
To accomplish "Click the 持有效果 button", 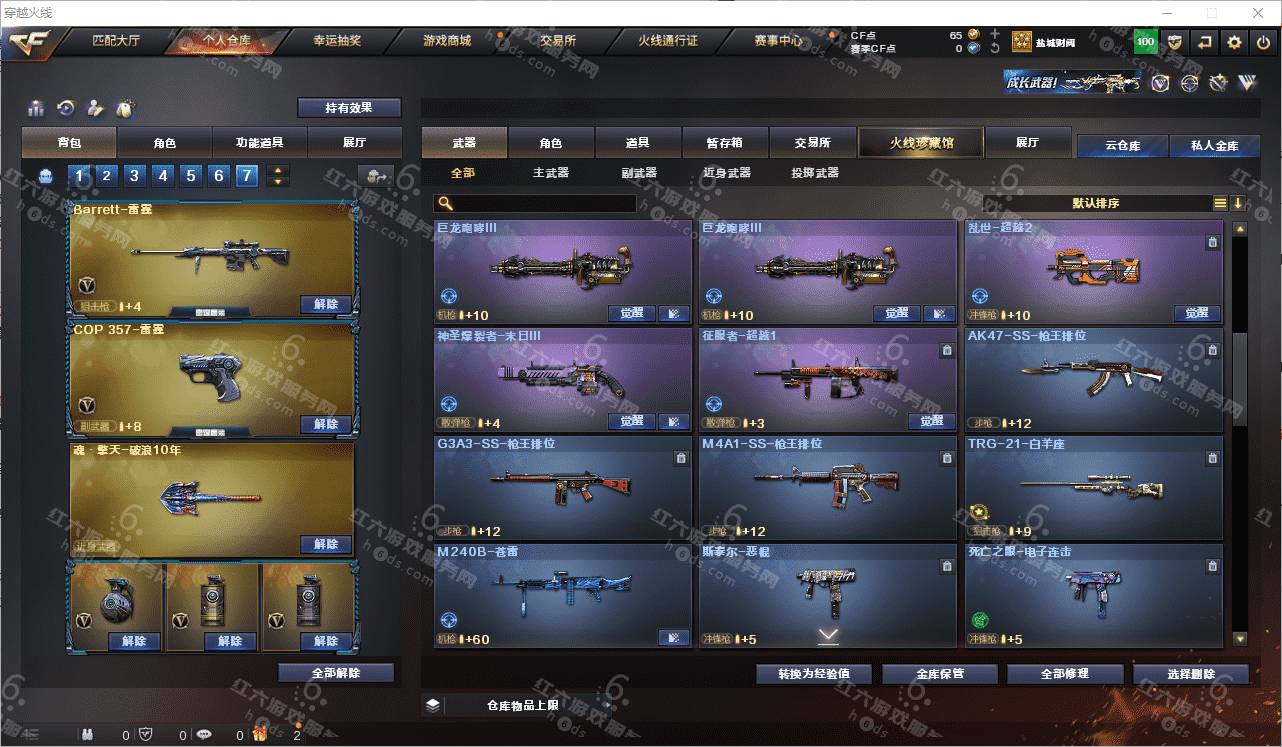I will [x=349, y=108].
